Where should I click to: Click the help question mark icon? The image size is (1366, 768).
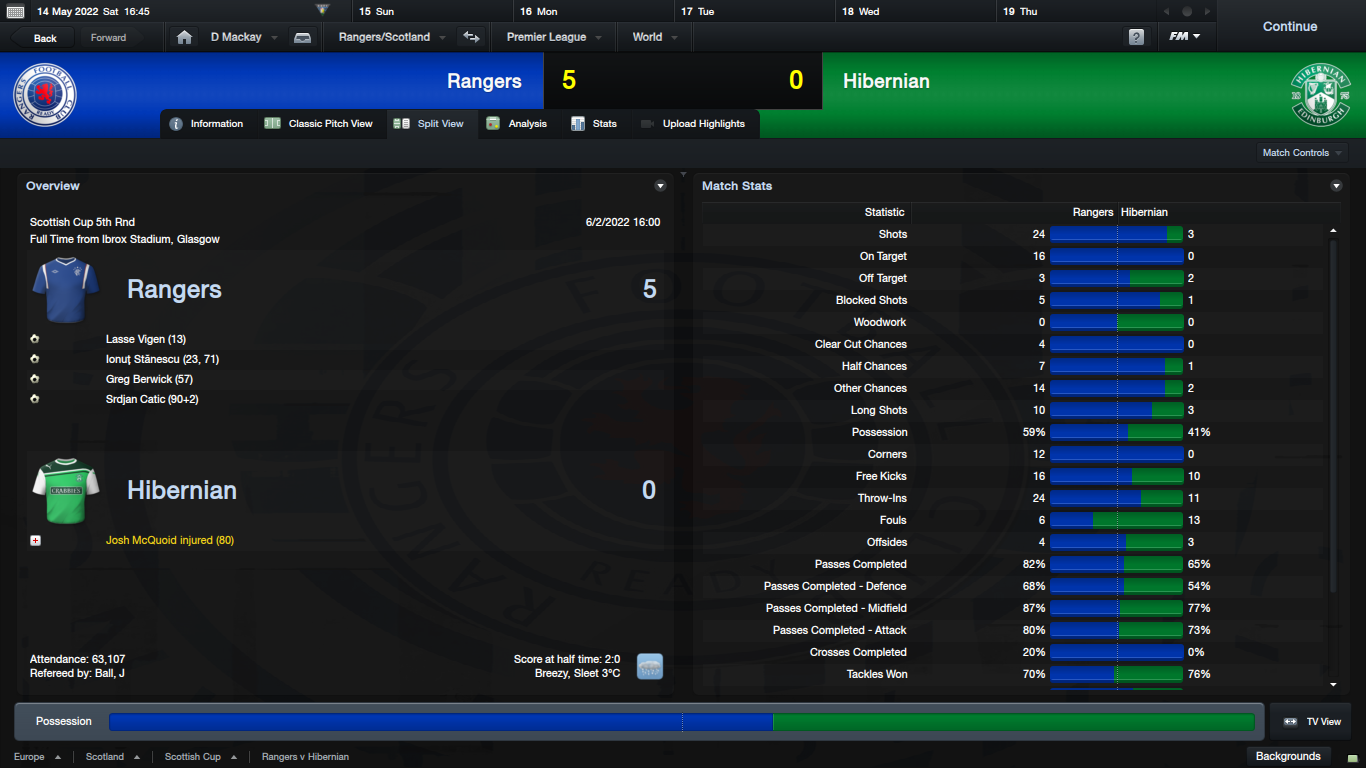pos(1136,37)
